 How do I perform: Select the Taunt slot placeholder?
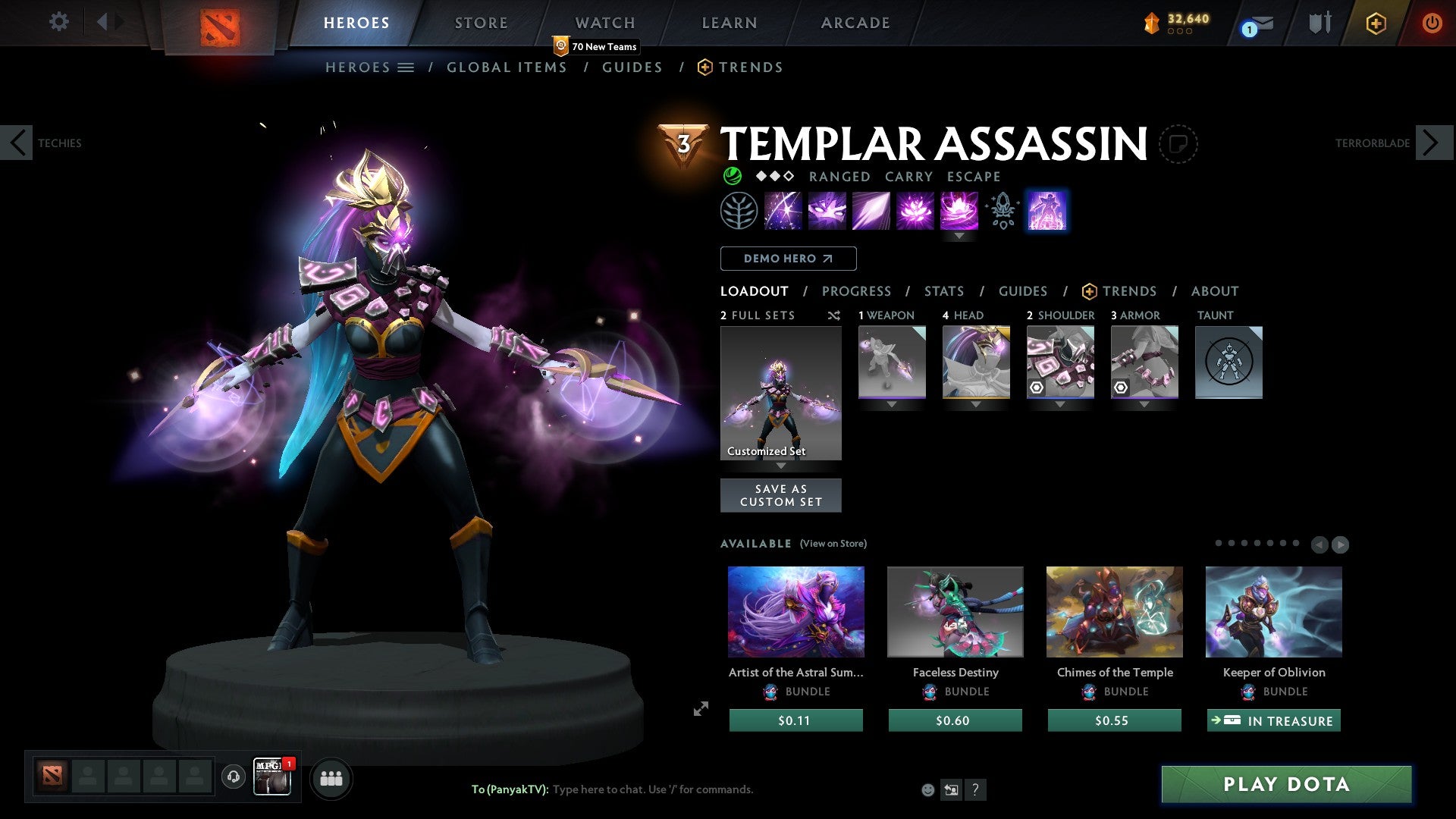(1228, 362)
